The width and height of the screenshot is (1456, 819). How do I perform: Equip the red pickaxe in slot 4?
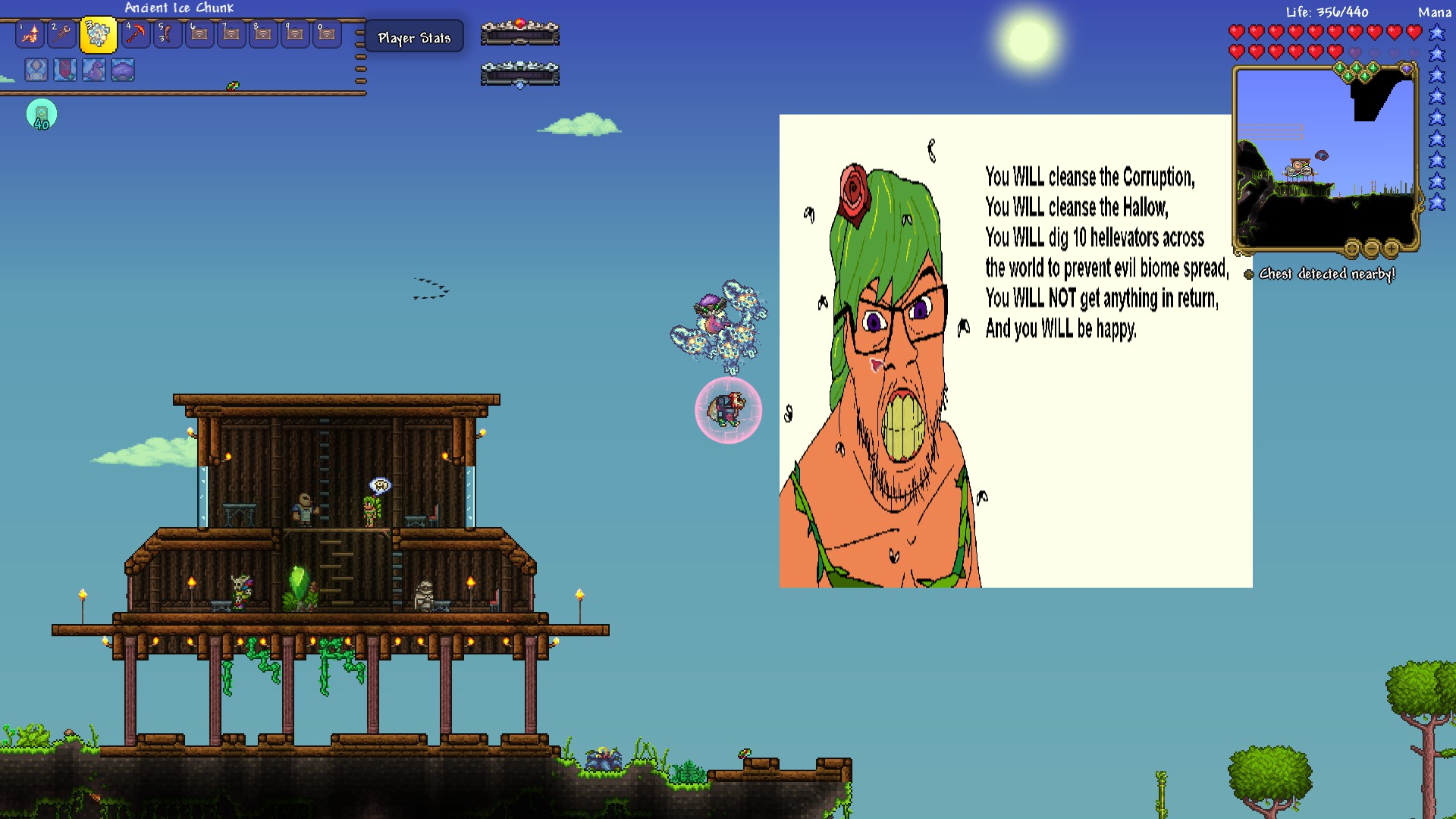136,34
